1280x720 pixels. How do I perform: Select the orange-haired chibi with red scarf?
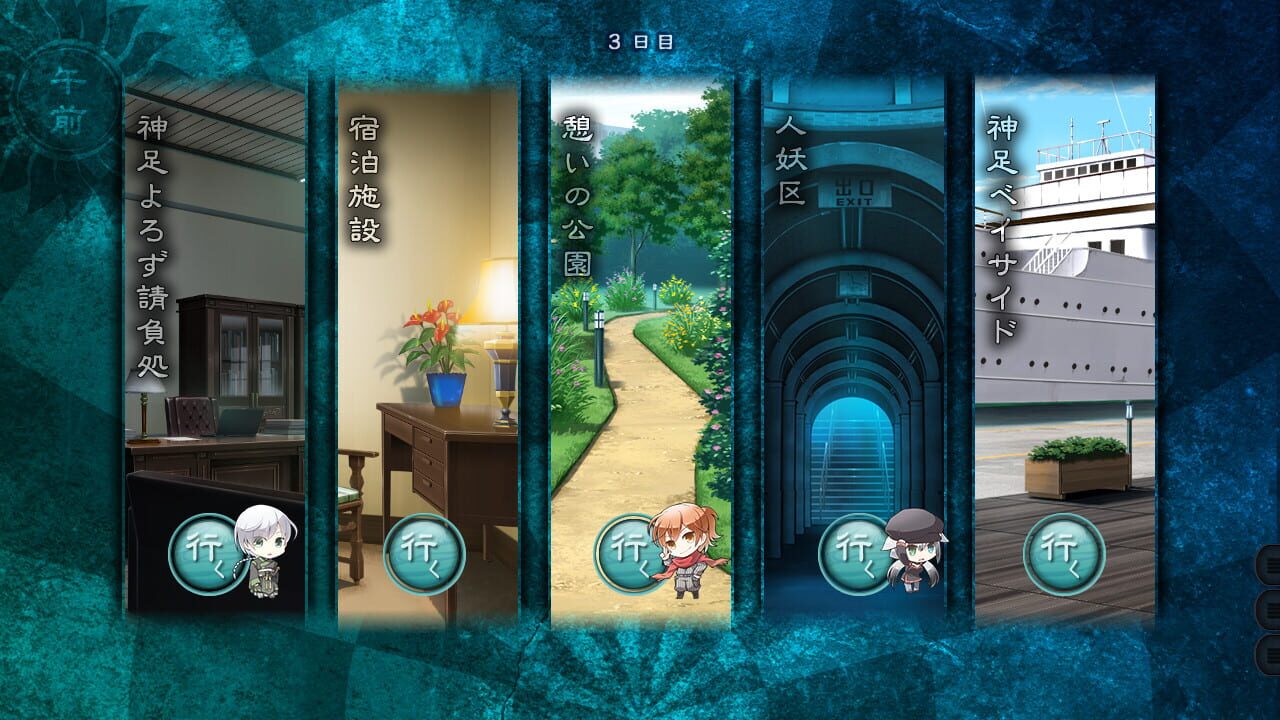tap(686, 550)
